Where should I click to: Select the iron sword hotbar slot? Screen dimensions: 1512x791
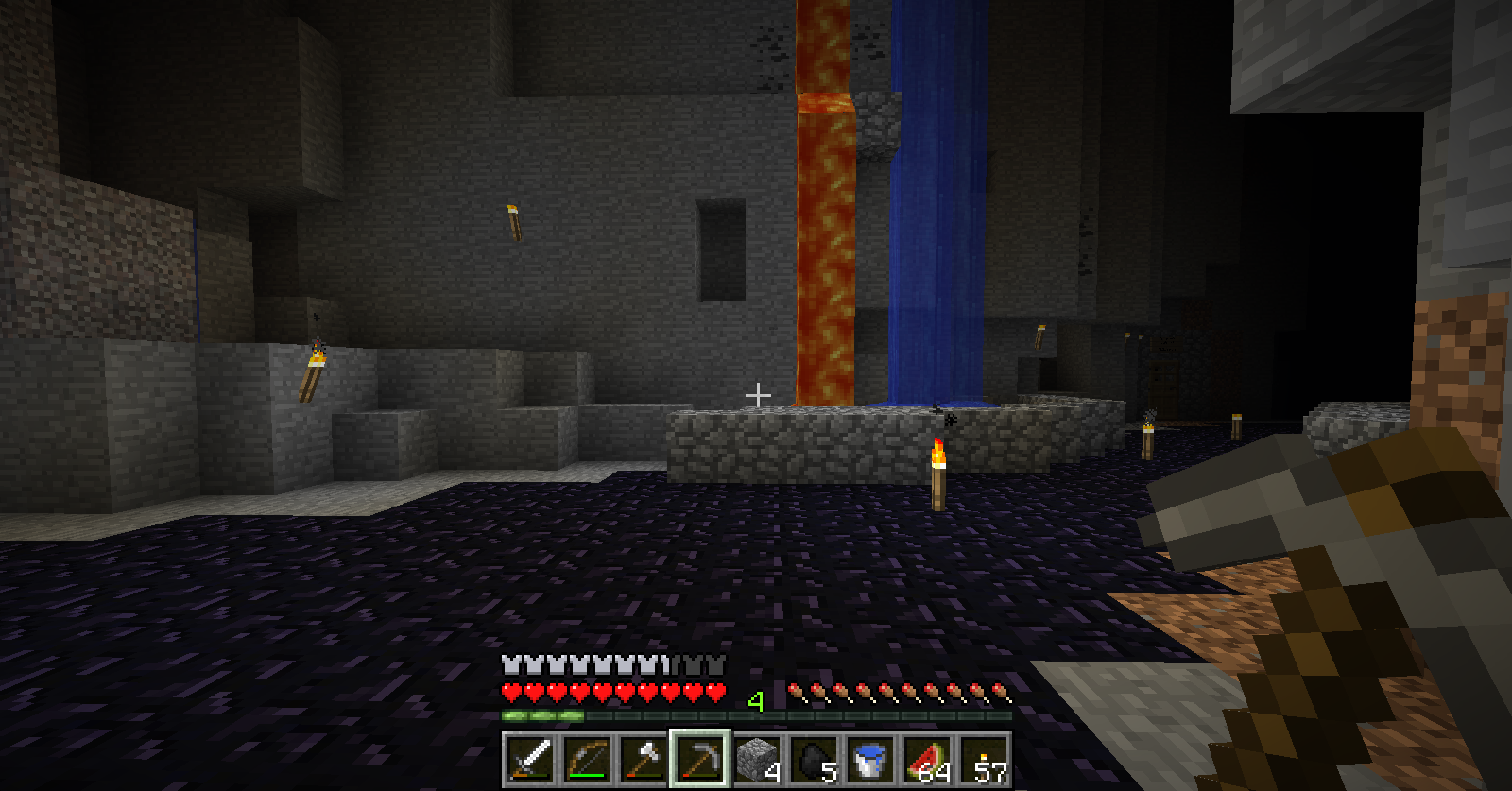tap(530, 759)
